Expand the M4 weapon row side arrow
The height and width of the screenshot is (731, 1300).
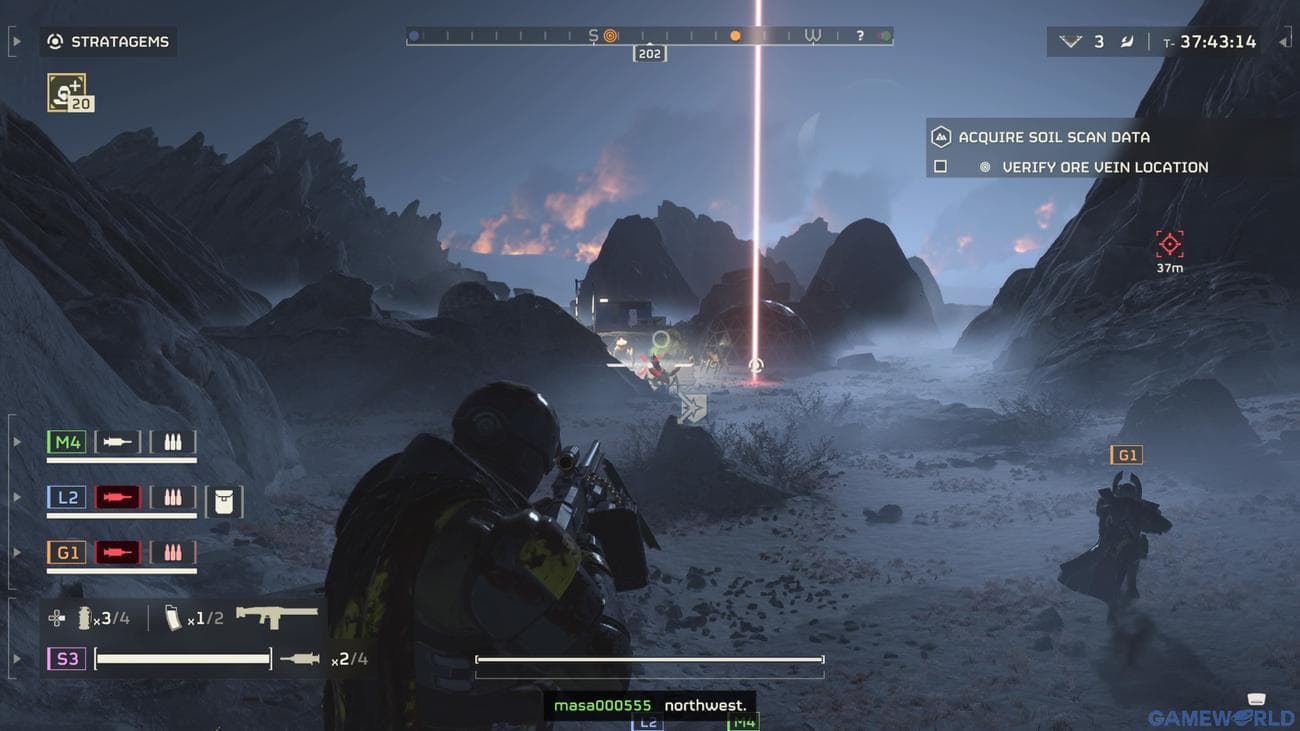pos(15,441)
